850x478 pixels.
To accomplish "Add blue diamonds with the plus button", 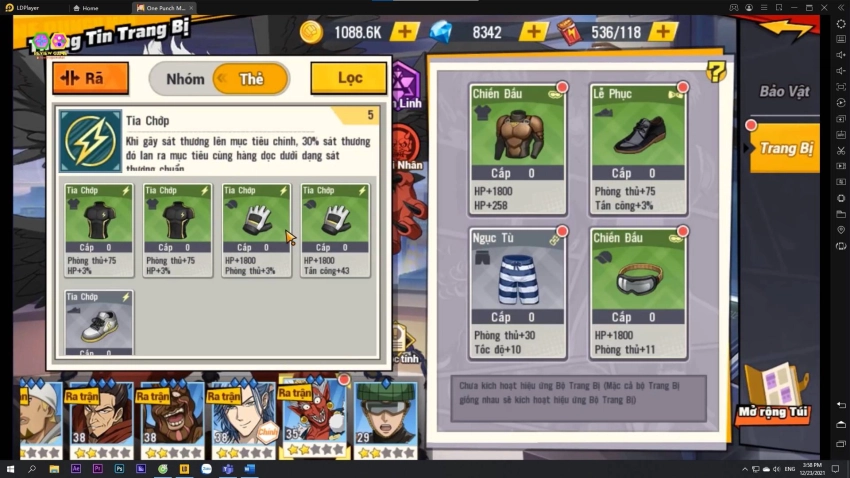I will (533, 32).
